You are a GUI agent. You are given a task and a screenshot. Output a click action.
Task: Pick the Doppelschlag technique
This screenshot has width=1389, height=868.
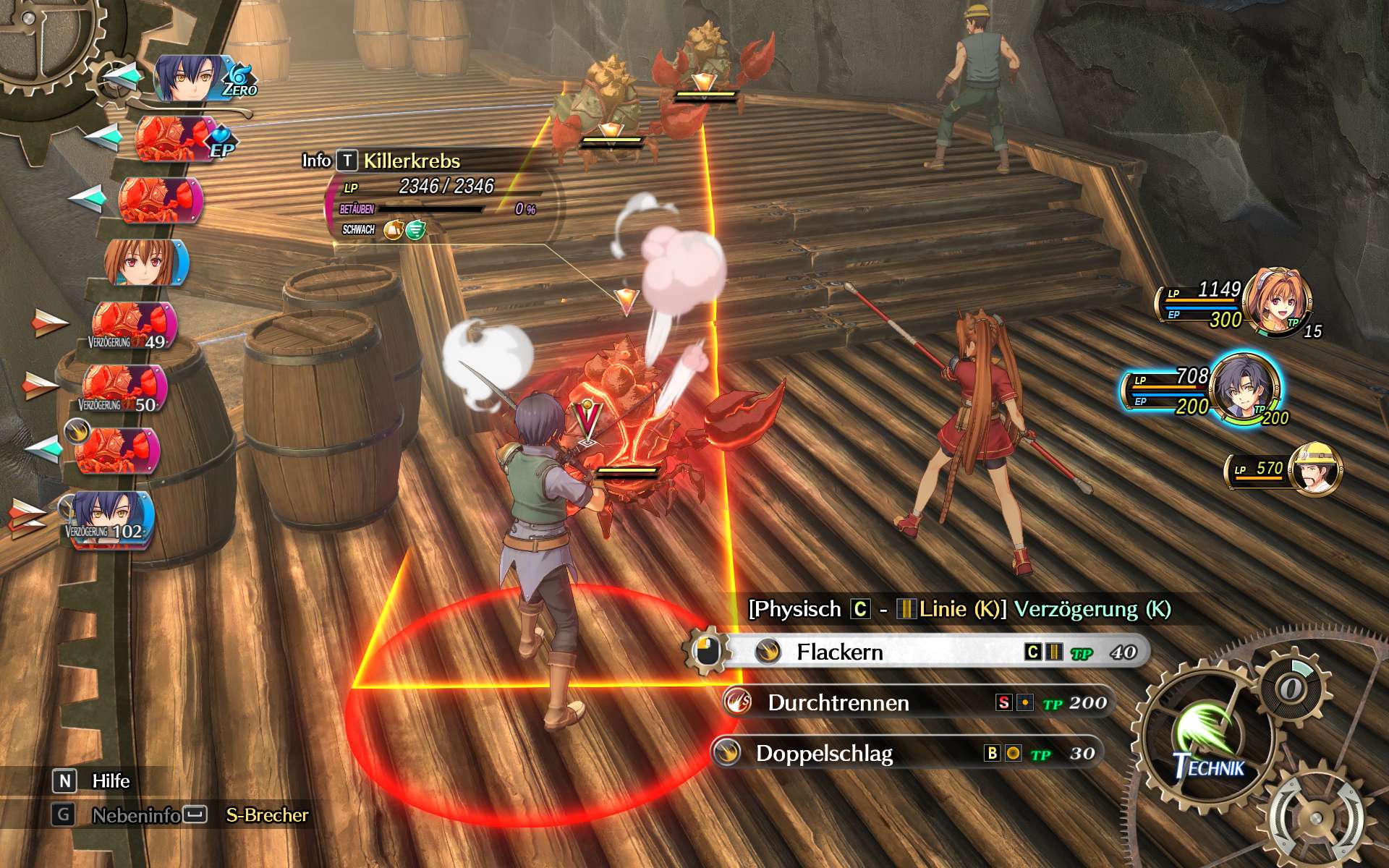[x=908, y=753]
